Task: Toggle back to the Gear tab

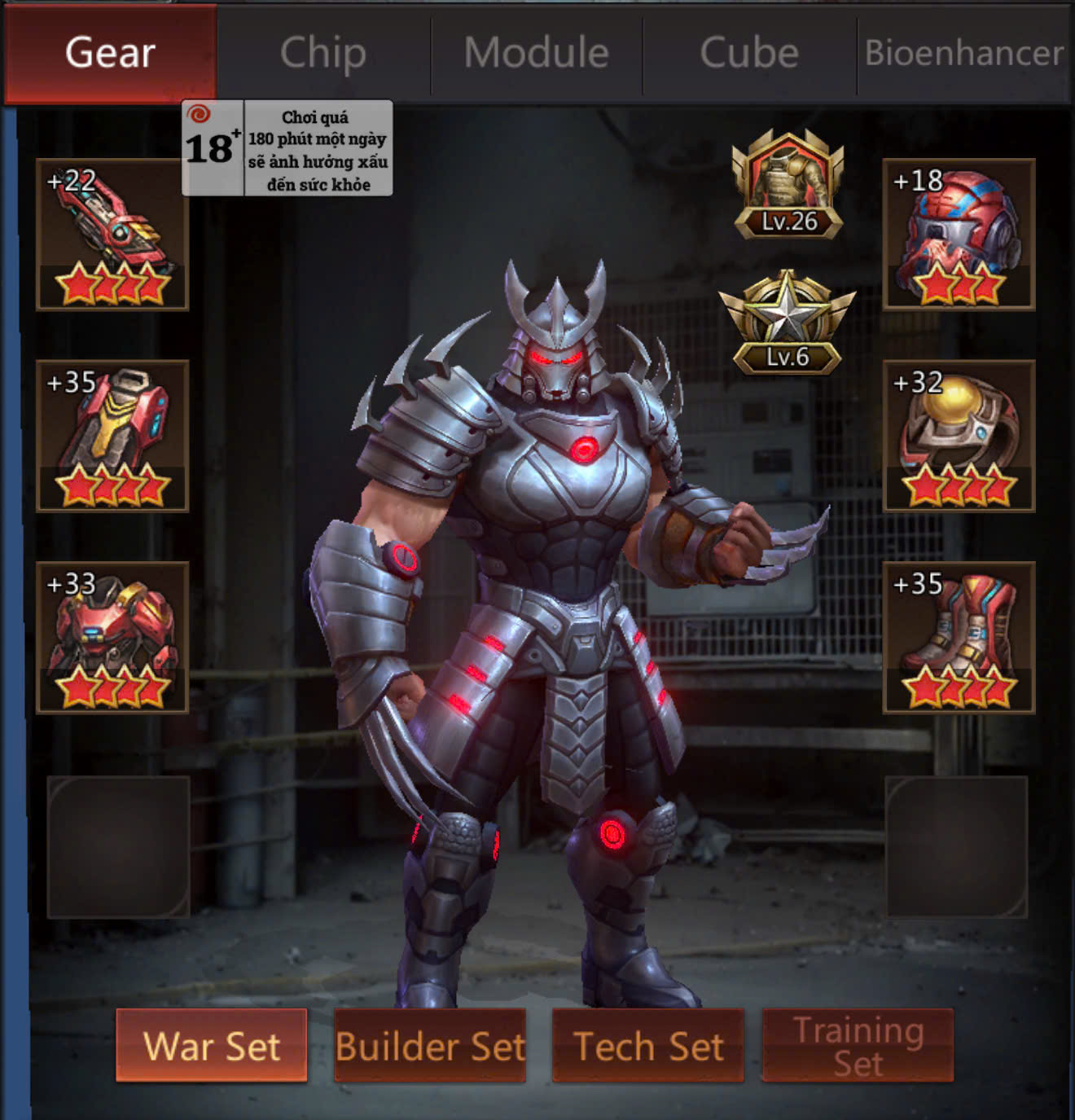Action: (x=108, y=53)
